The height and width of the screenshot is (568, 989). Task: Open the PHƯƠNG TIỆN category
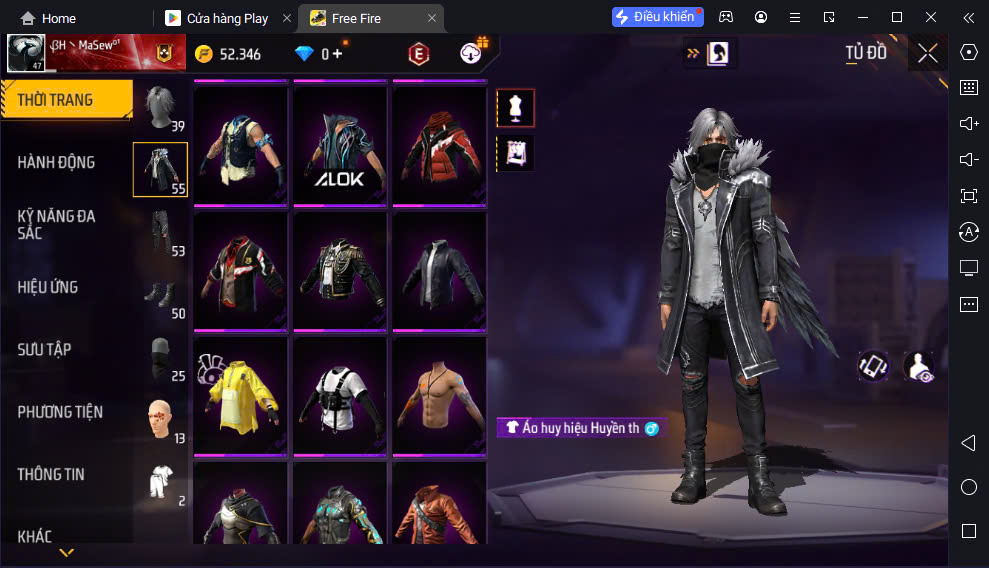(x=60, y=411)
